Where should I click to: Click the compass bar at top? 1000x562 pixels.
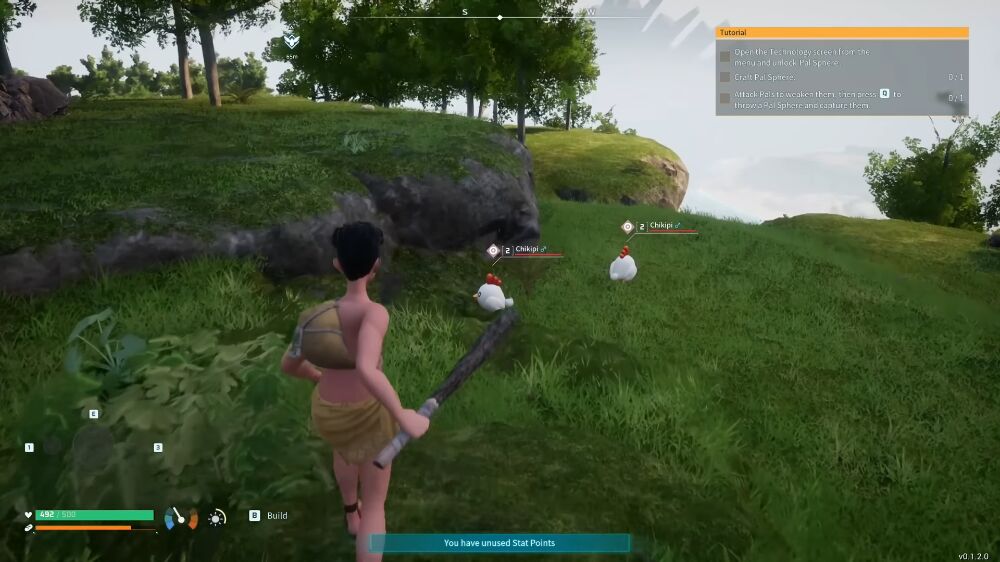500,16
